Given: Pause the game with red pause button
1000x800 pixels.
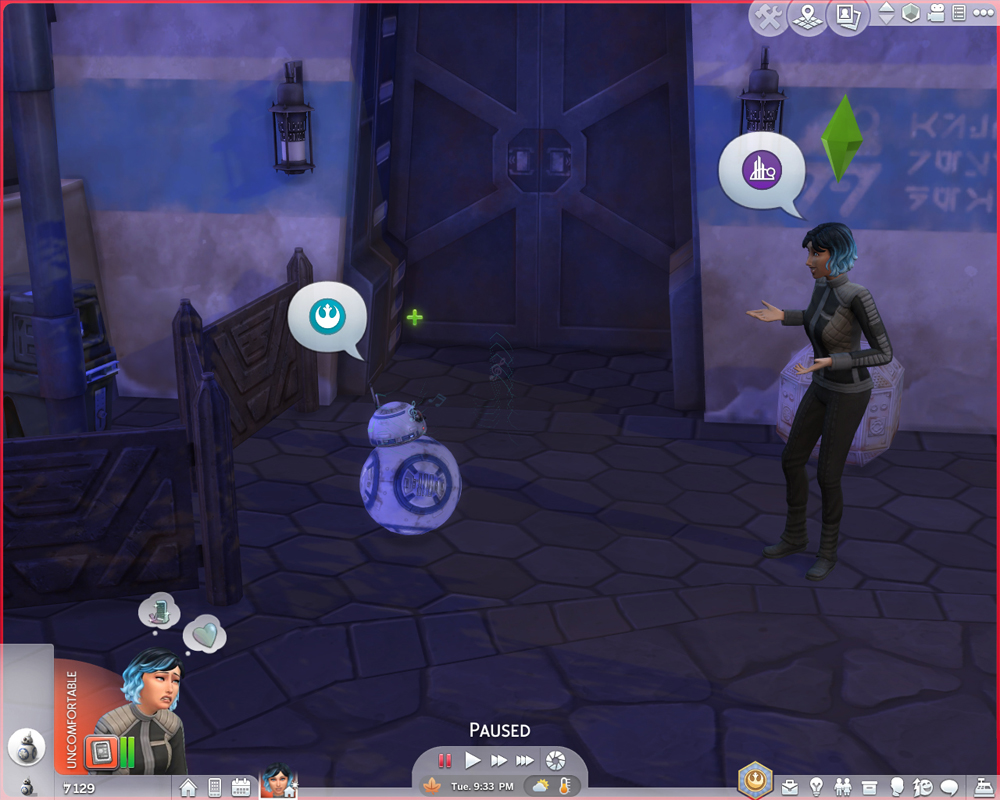Looking at the screenshot, I should point(445,761).
